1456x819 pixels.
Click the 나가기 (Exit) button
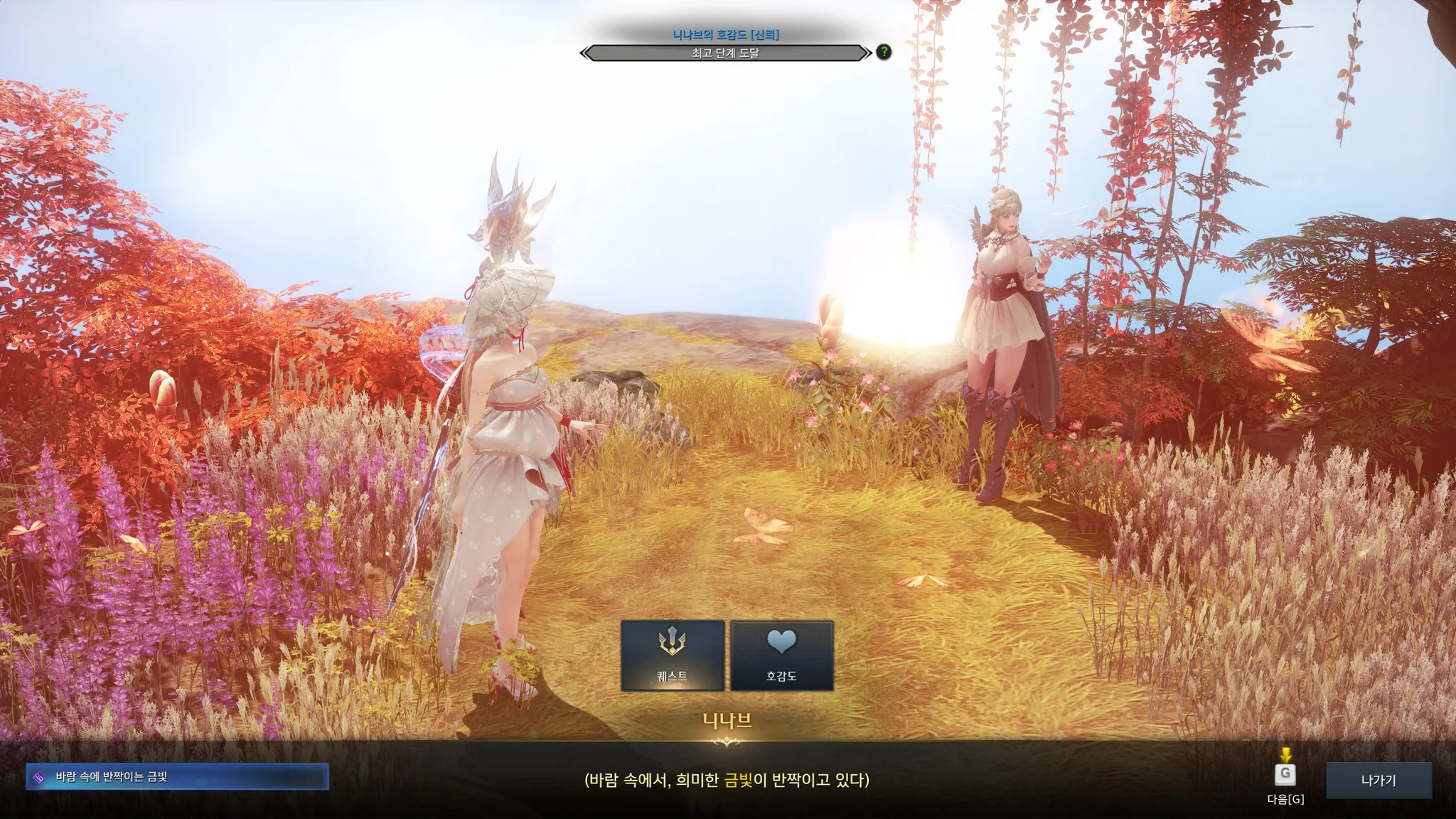pos(1379,780)
